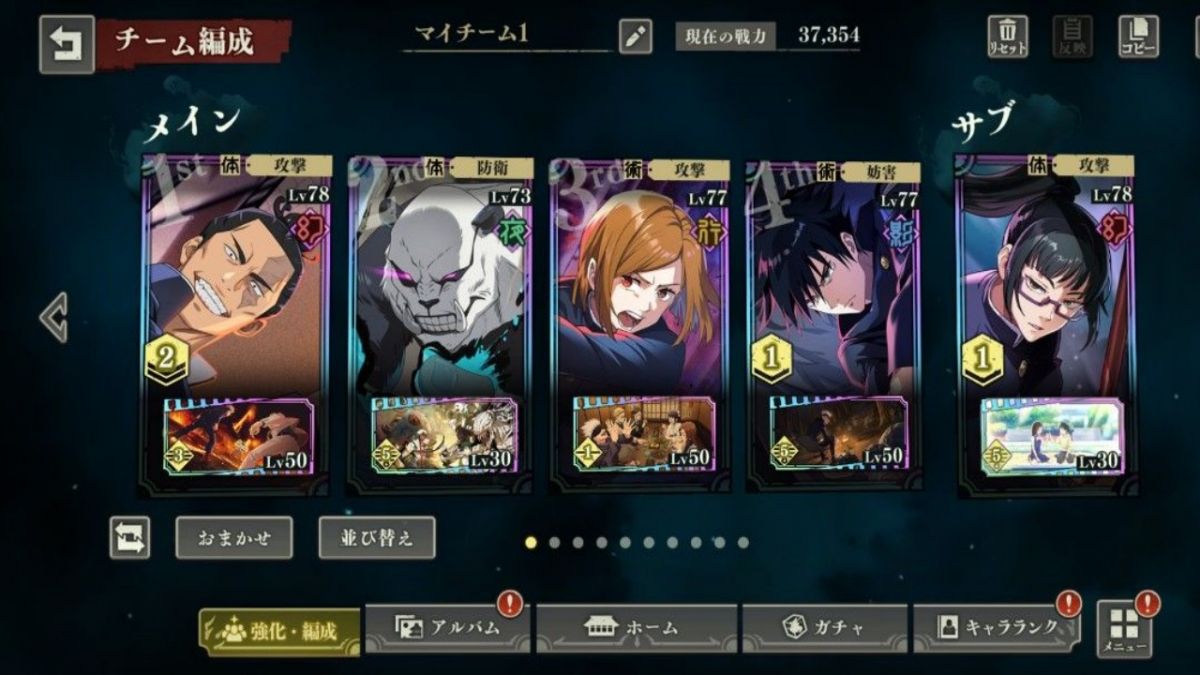Click the swap arrows icon button
The image size is (1200, 675).
click(x=130, y=538)
